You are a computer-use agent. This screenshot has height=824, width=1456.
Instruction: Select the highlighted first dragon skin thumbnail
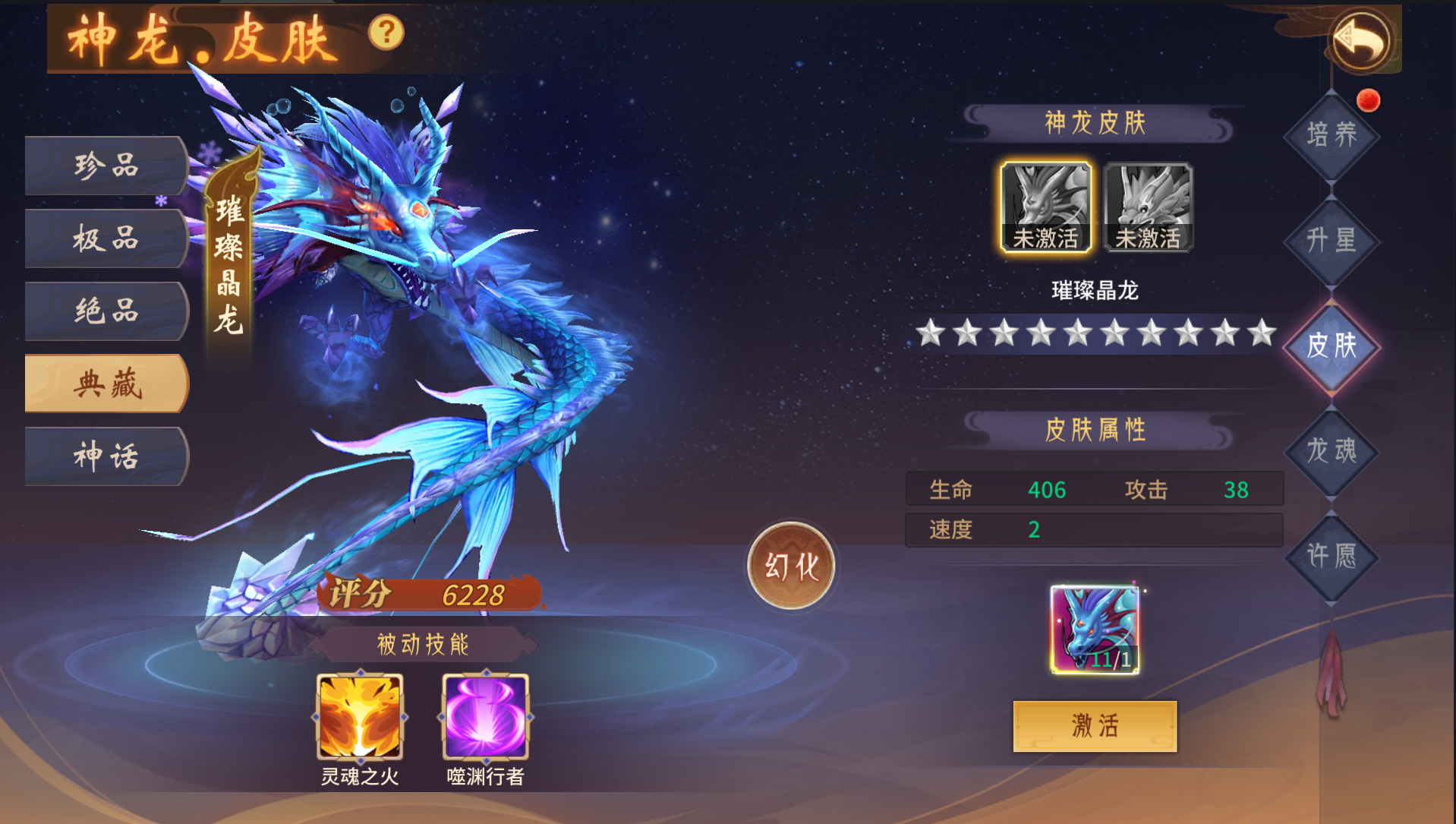point(1045,207)
